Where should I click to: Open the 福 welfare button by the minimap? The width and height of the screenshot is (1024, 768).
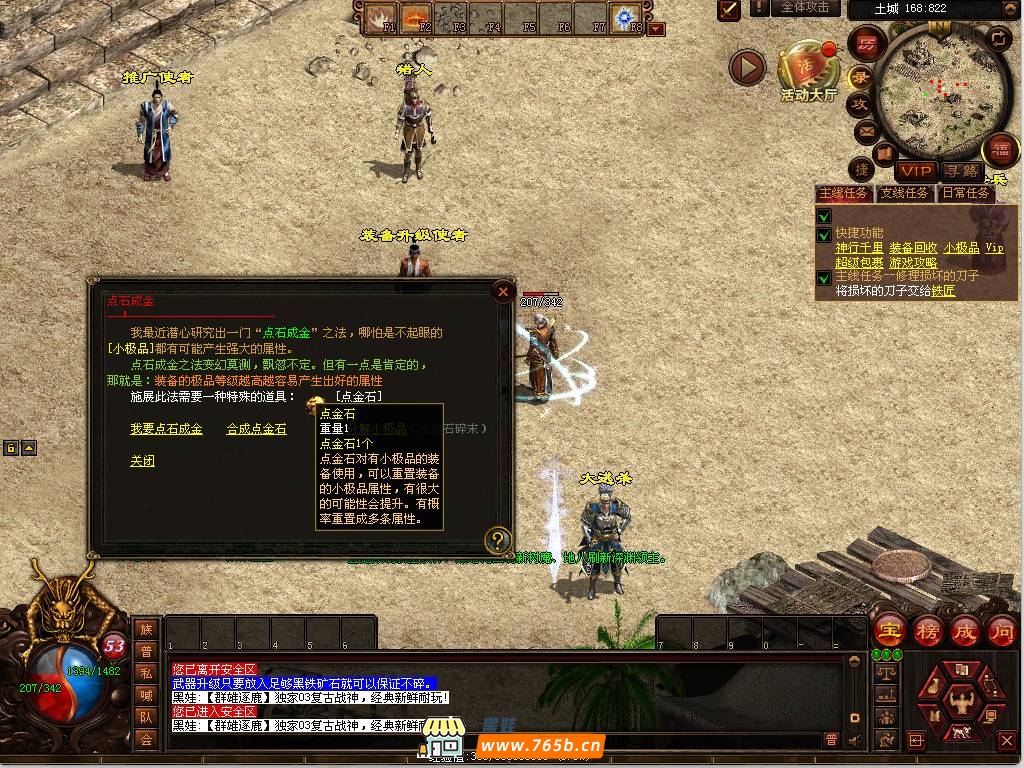(x=1000, y=152)
